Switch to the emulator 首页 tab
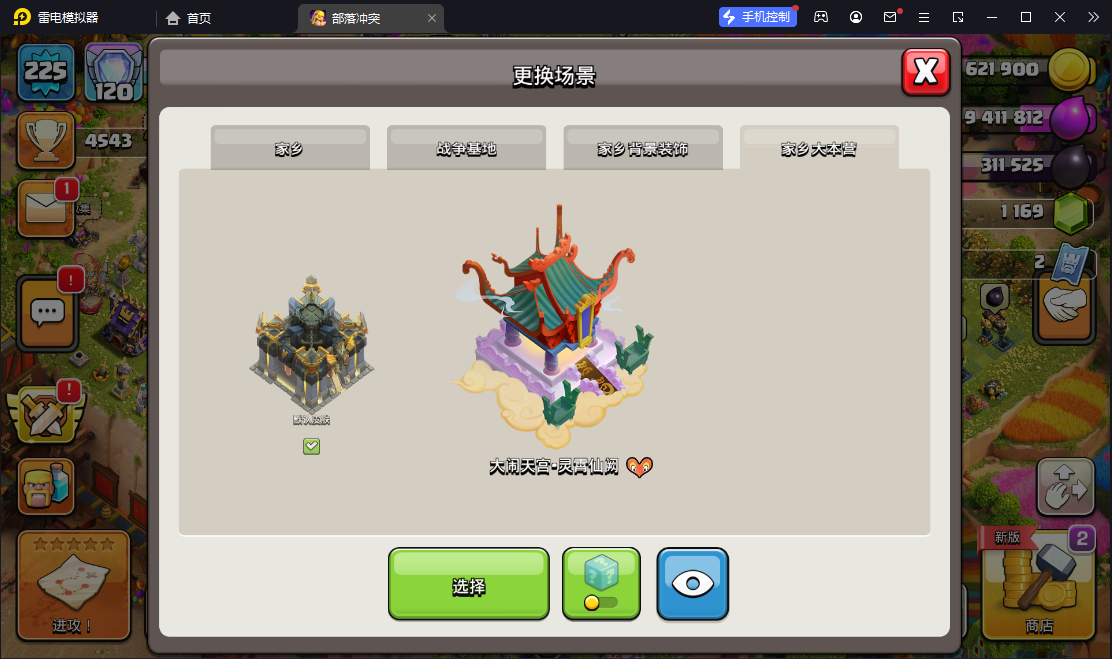The height and width of the screenshot is (659, 1112). 189,18
